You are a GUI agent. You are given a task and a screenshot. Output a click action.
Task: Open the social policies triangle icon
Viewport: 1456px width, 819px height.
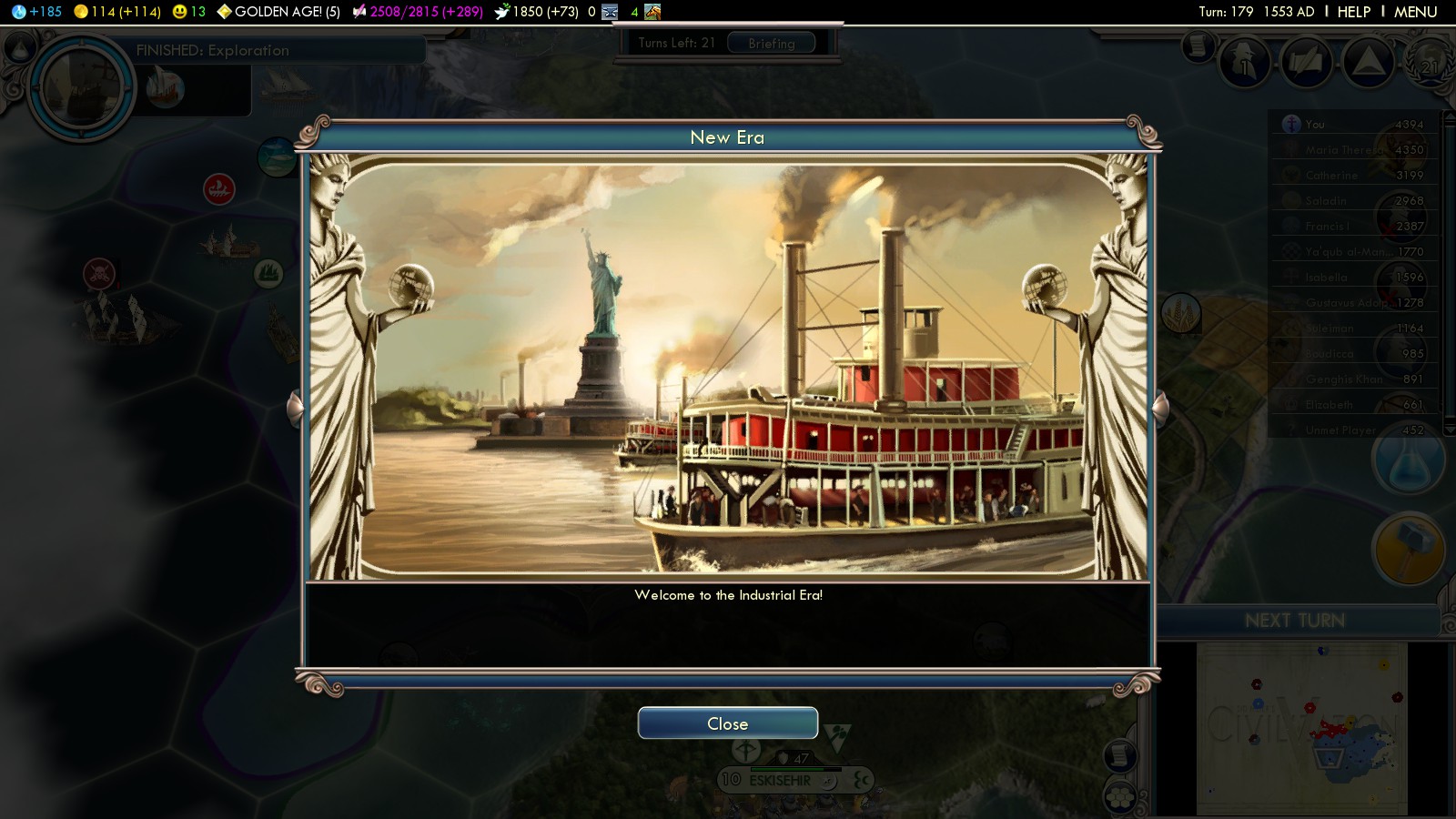tap(1368, 63)
